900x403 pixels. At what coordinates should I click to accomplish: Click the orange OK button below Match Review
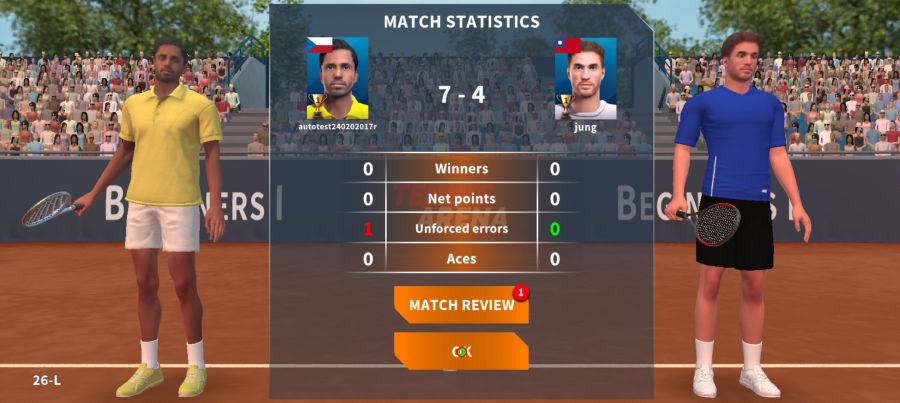(461, 351)
